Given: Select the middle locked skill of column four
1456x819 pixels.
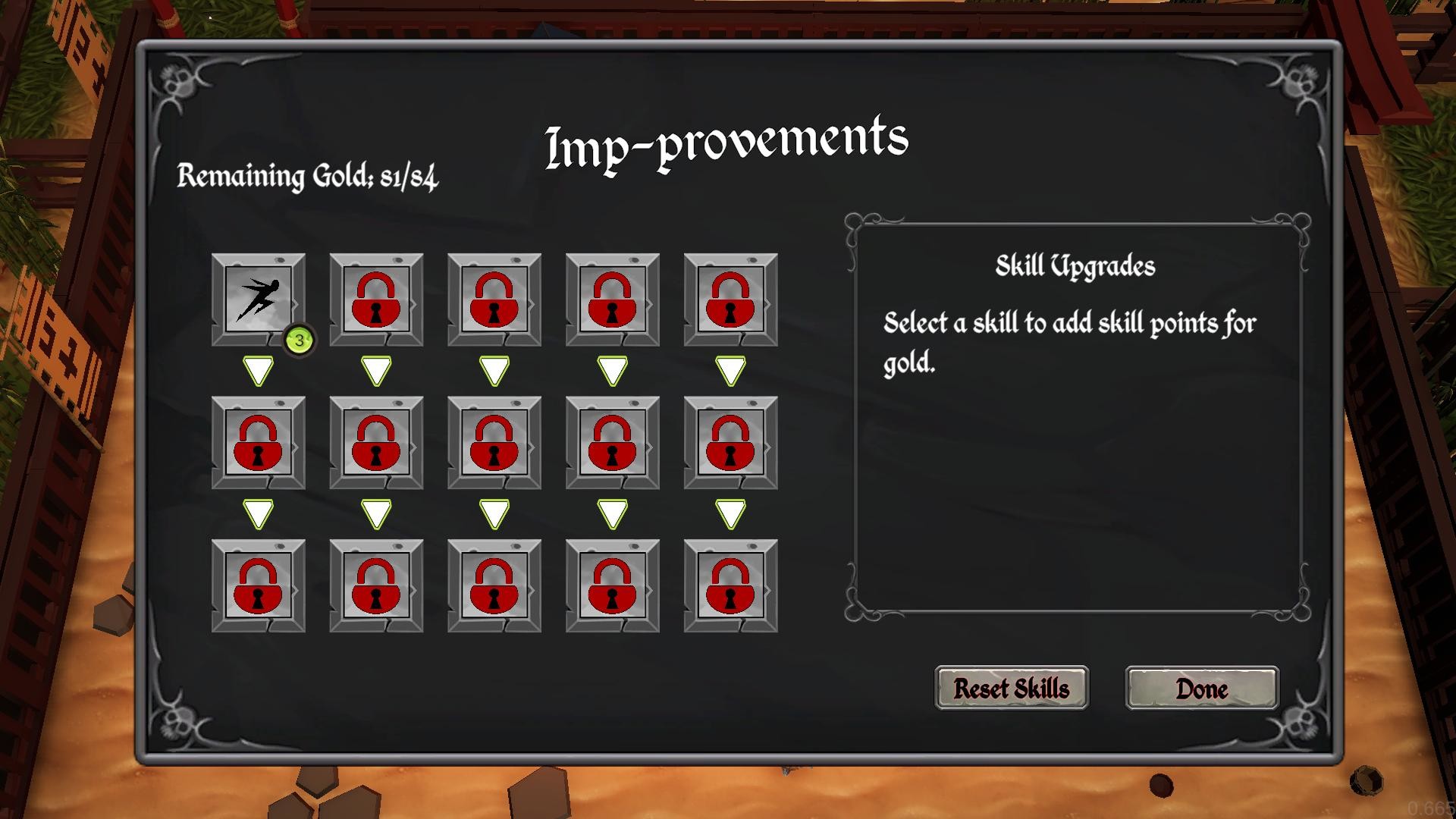Looking at the screenshot, I should [612, 442].
